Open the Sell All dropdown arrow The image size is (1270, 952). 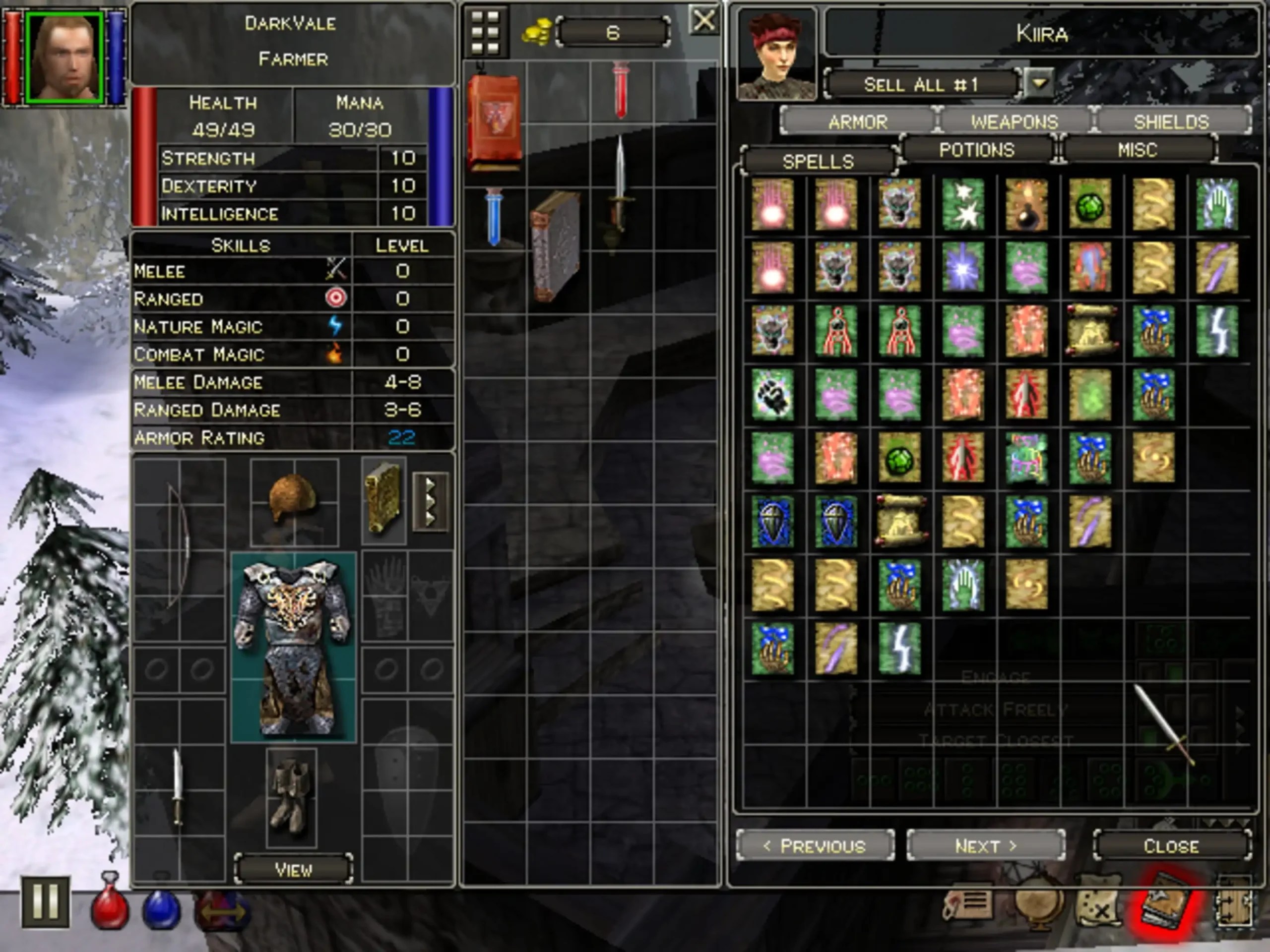coord(1038,84)
